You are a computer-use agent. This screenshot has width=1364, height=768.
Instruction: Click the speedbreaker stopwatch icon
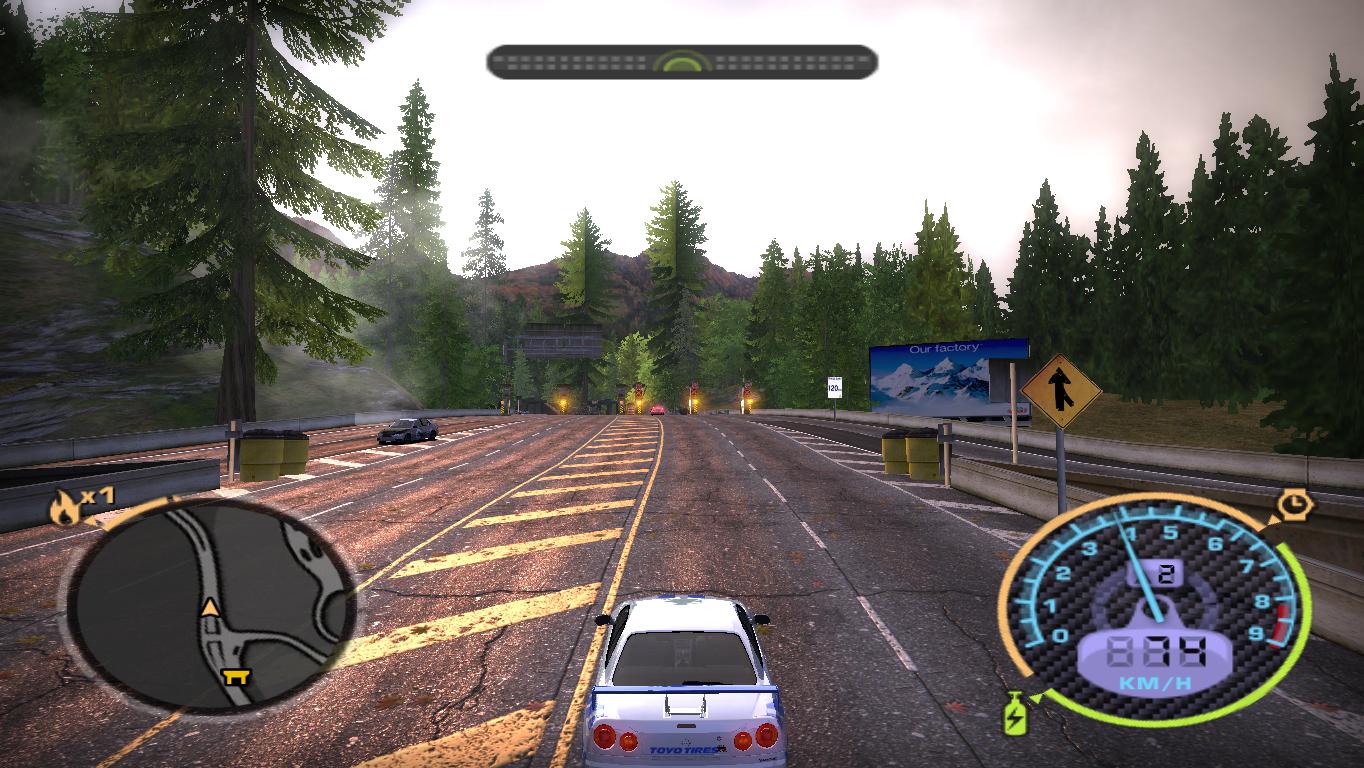[1295, 504]
